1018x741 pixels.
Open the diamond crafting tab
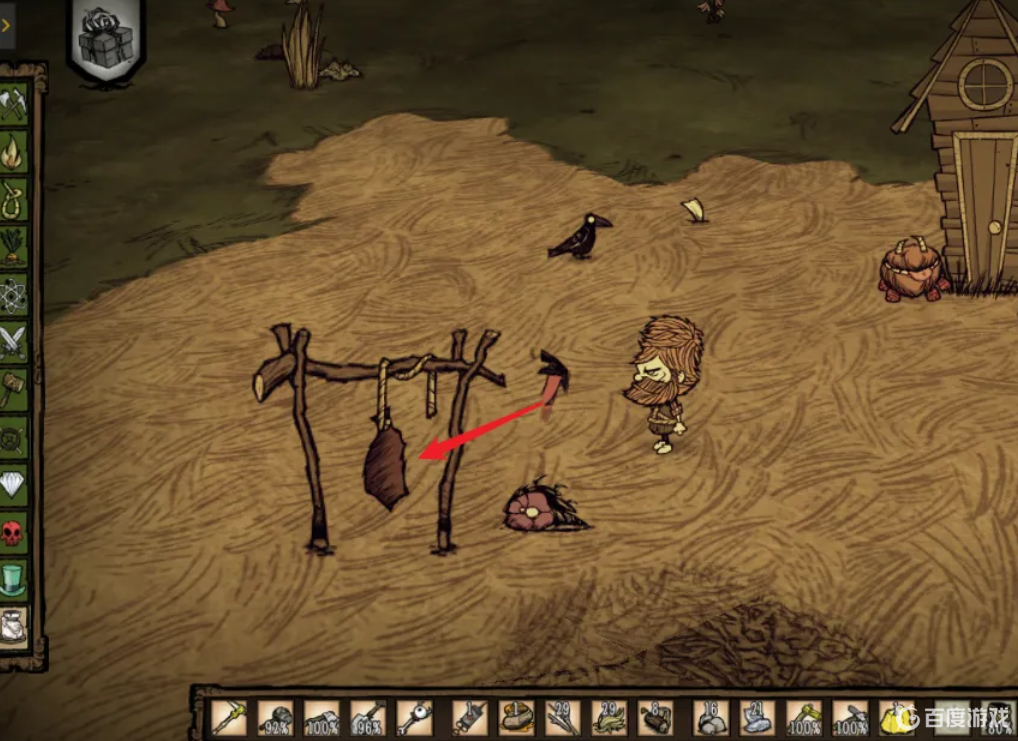(x=13, y=485)
